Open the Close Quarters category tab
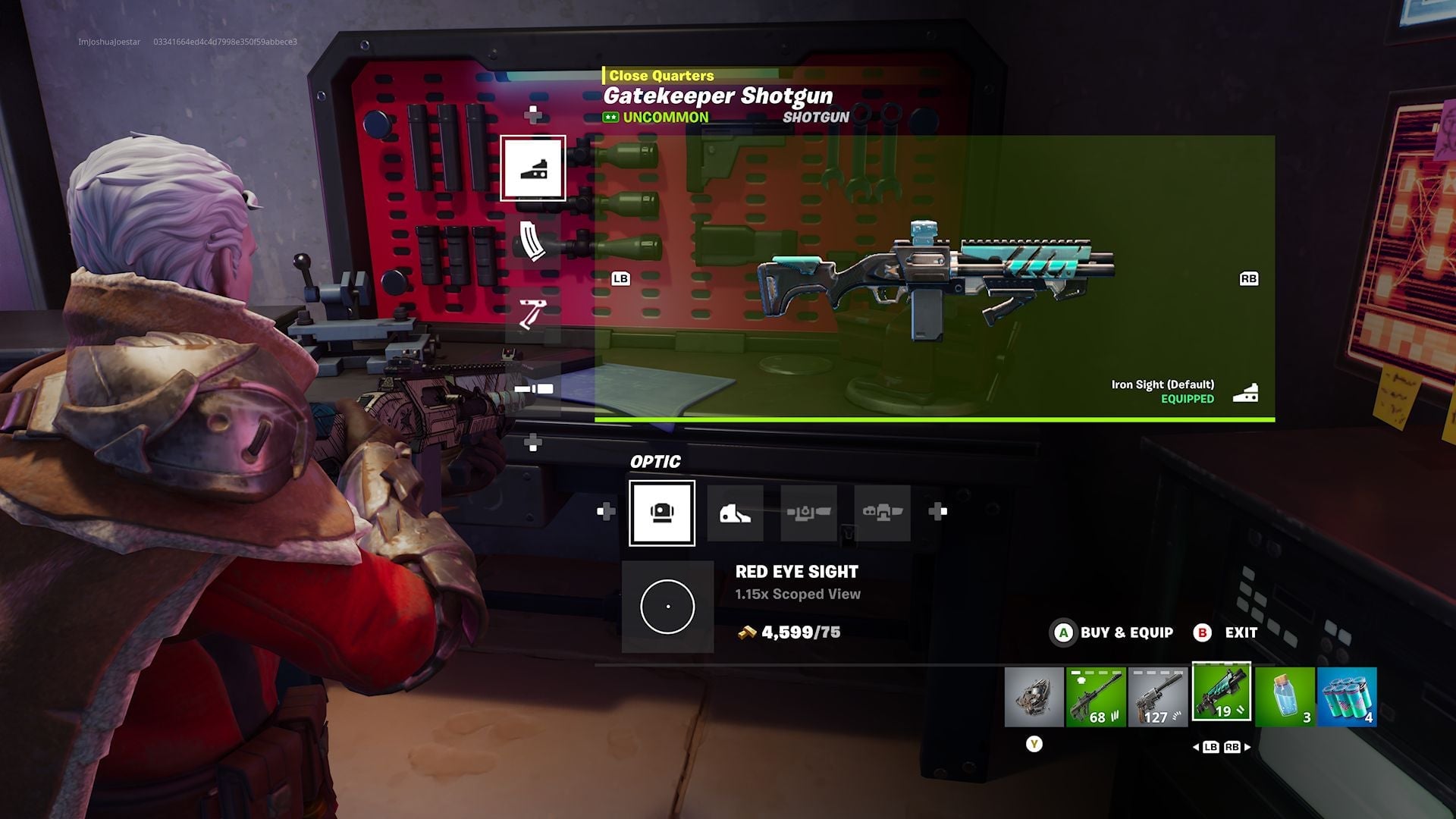Screen dimensions: 1456x819 pyautogui.click(x=658, y=75)
